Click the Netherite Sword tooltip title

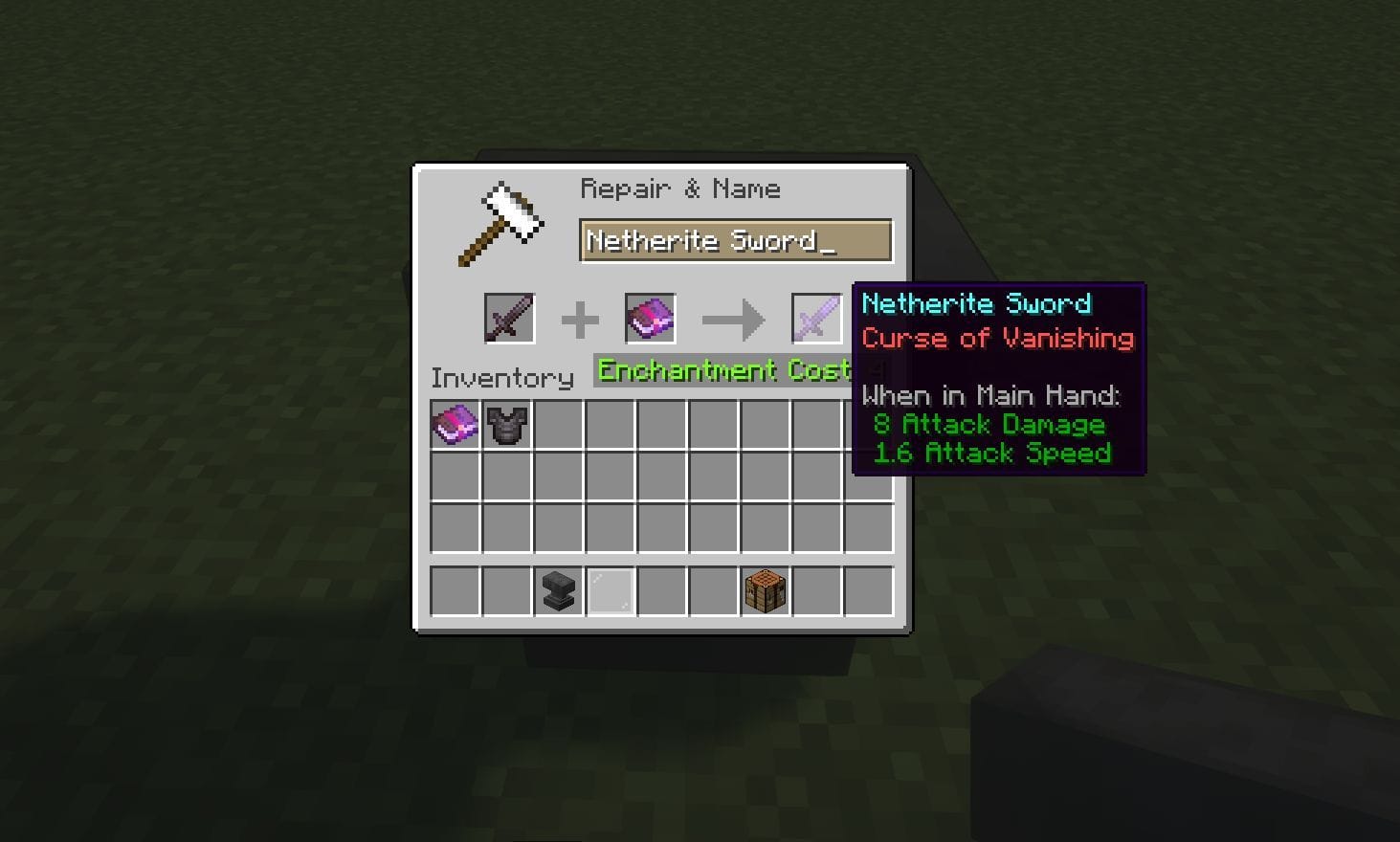click(975, 303)
